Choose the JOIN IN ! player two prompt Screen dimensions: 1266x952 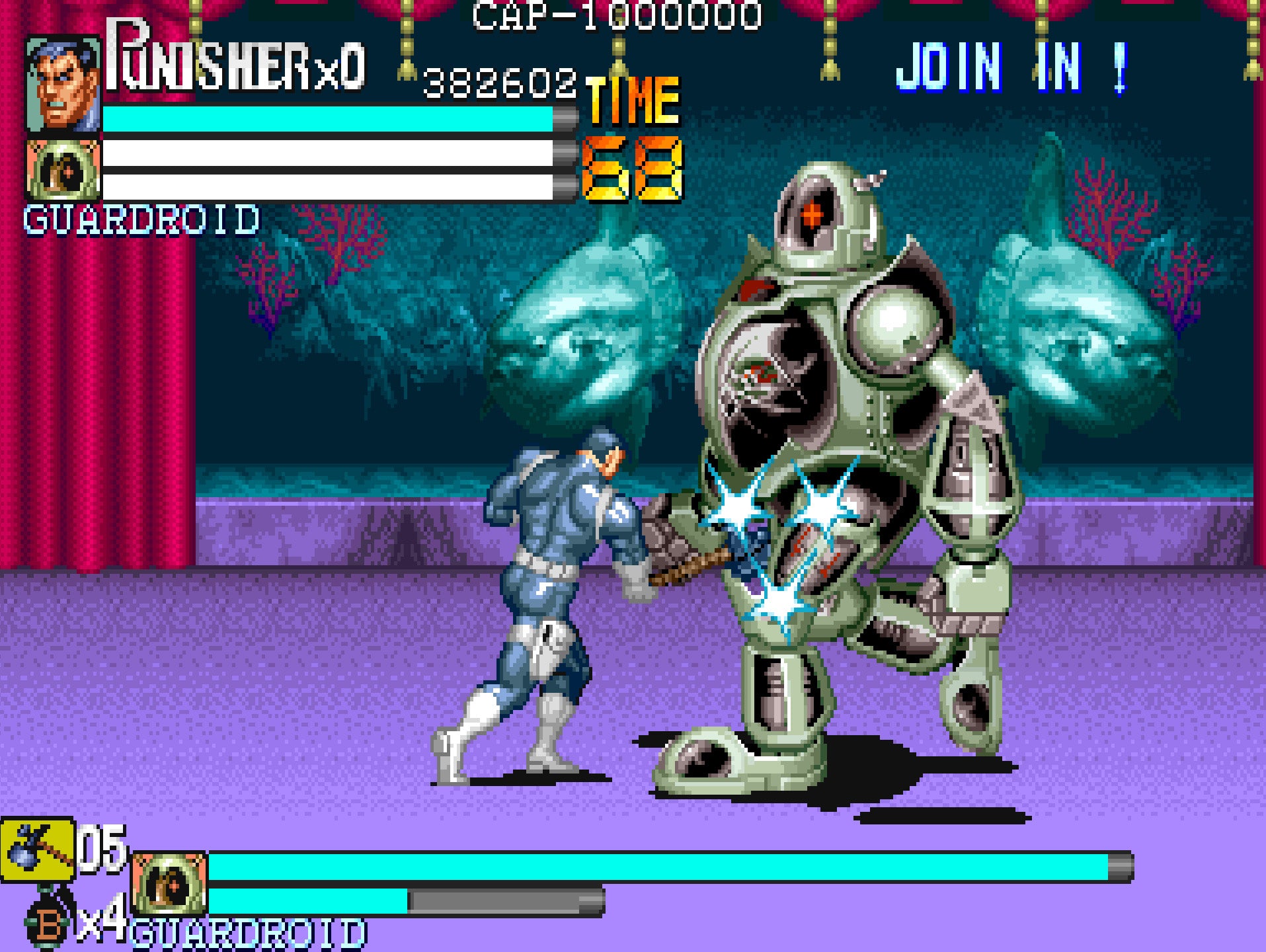pos(1011,67)
